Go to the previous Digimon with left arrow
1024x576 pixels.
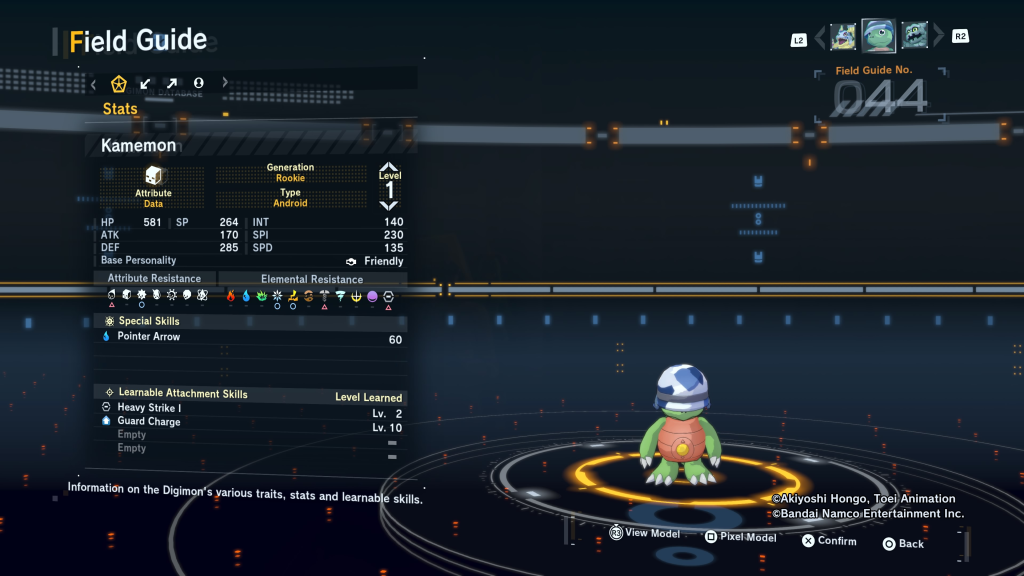[820, 37]
